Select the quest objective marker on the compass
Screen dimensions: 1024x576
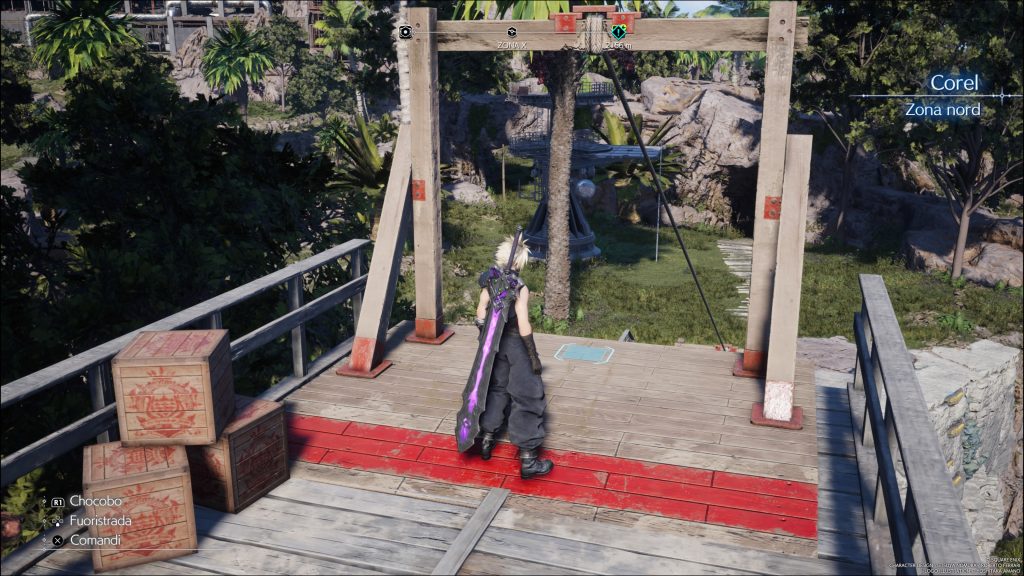618,32
